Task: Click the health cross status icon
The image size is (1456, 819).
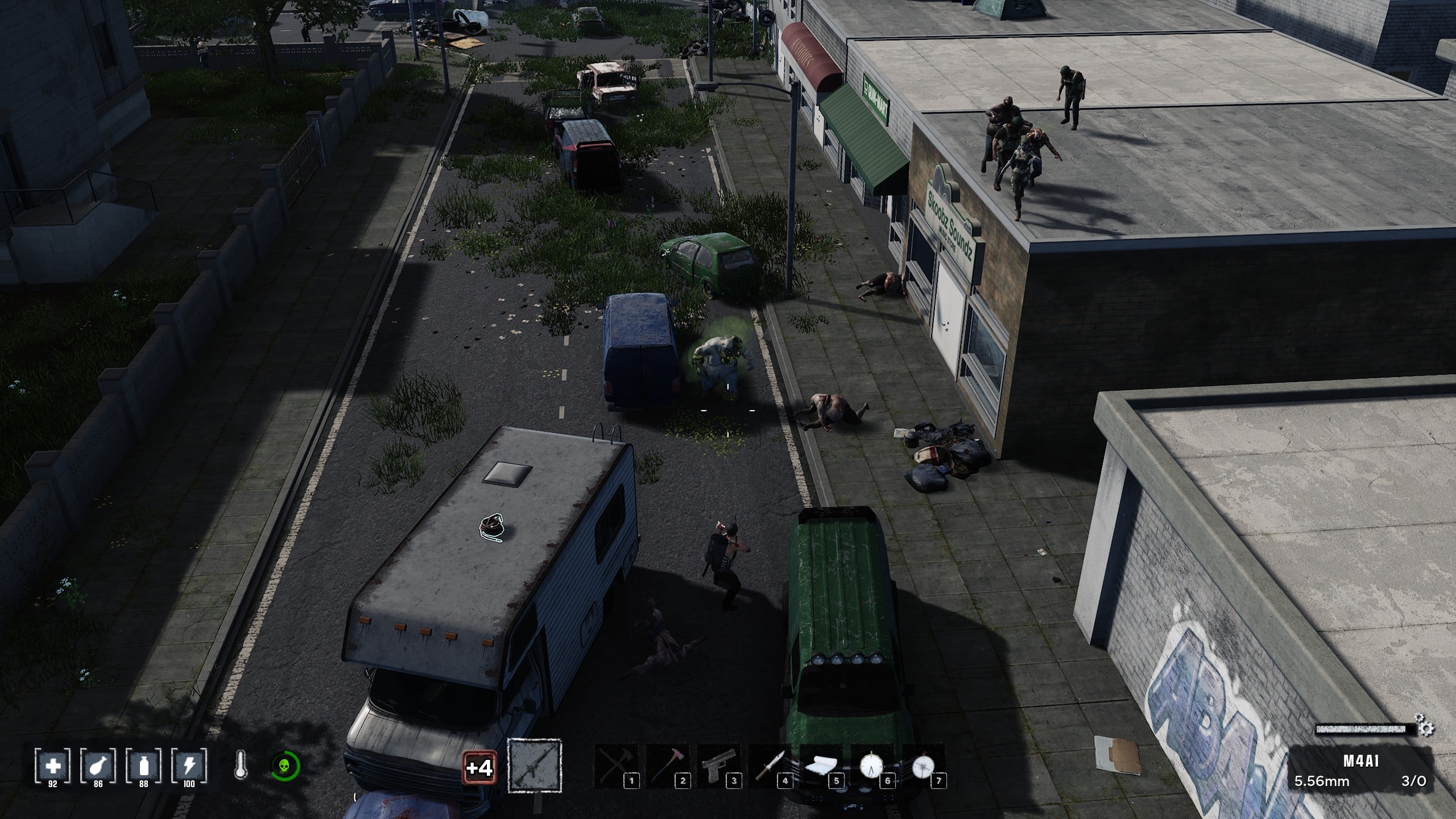Action: pyautogui.click(x=53, y=766)
